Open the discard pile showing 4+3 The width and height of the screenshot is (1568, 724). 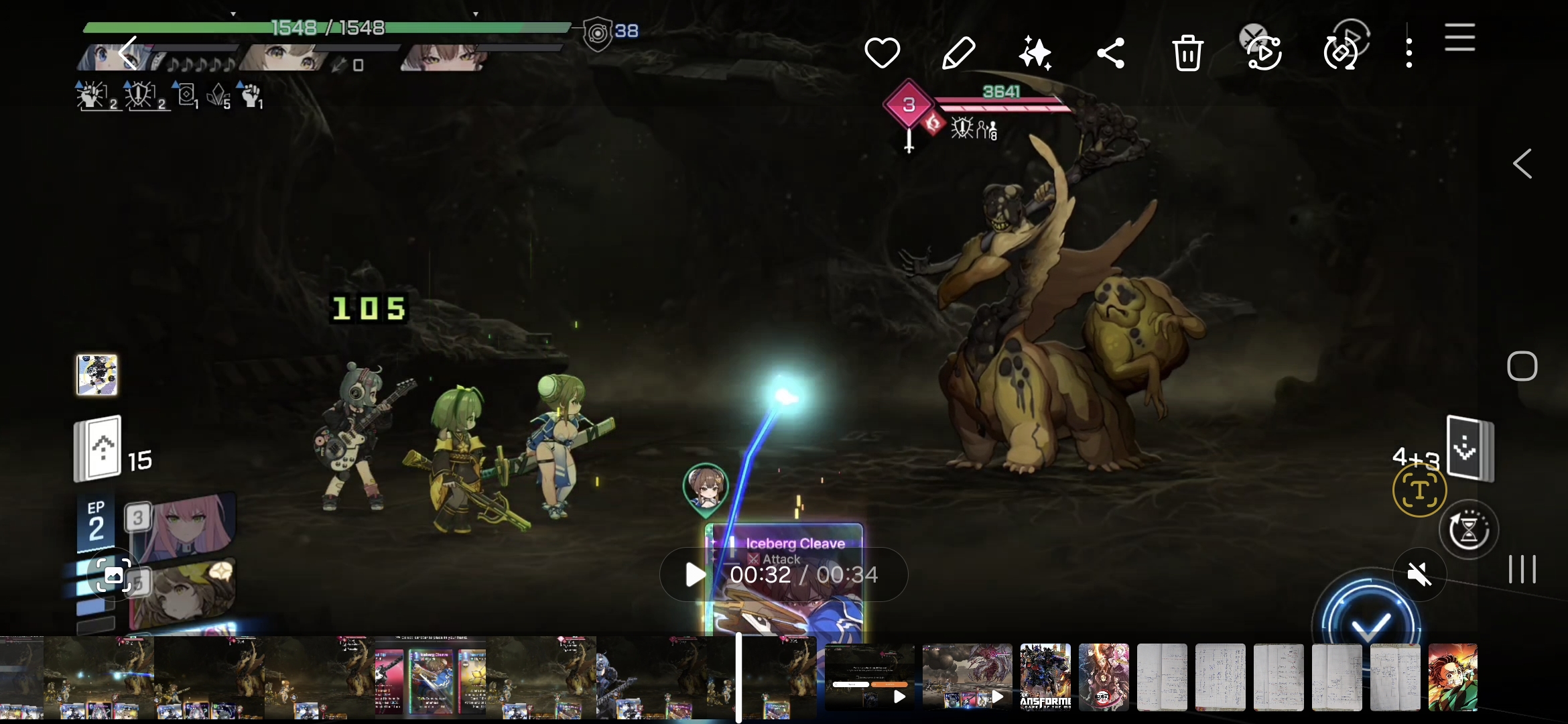[1470, 448]
